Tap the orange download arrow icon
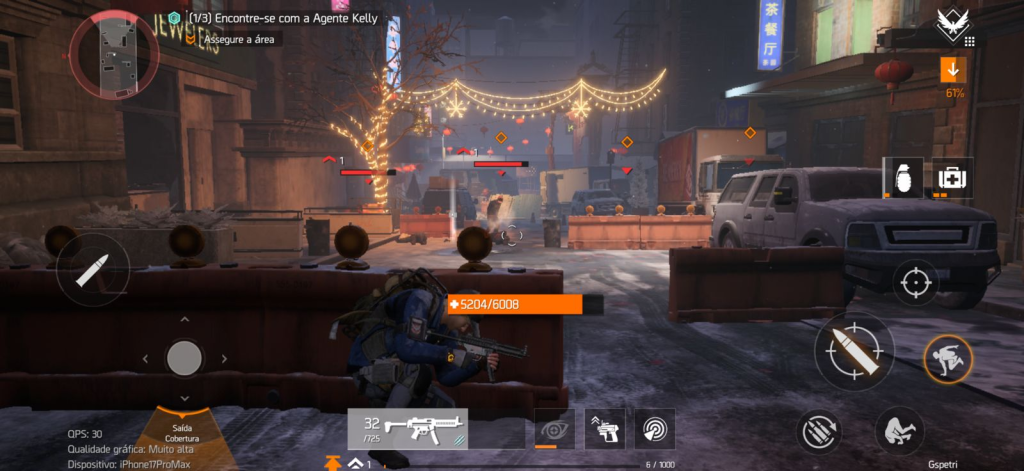The width and height of the screenshot is (1024, 471). [x=953, y=70]
